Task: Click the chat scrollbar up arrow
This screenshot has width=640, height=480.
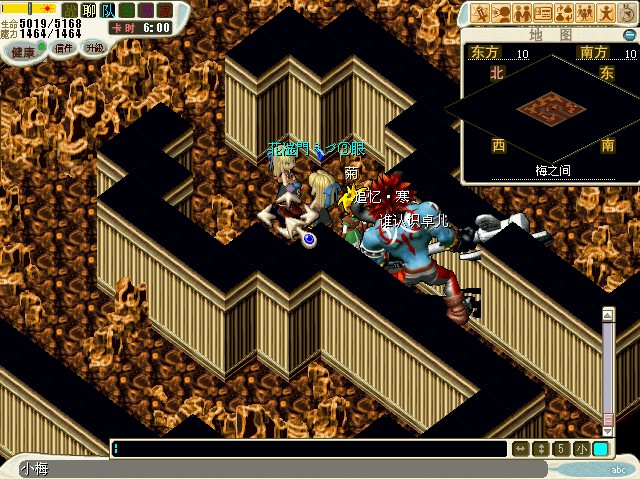Action: click(607, 315)
